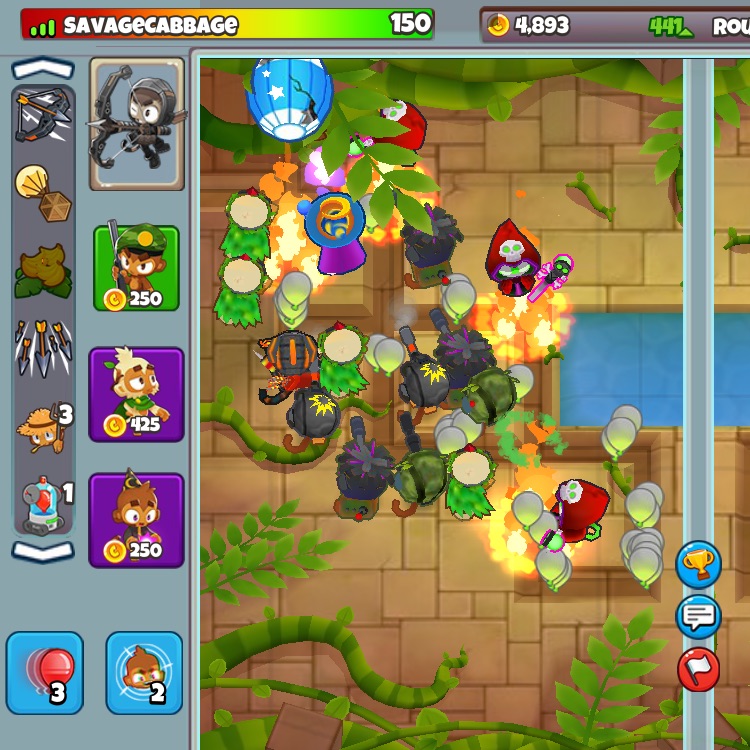Select the Sniper Monkey tower costing 250
Screen dimensions: 750x750
click(136, 267)
